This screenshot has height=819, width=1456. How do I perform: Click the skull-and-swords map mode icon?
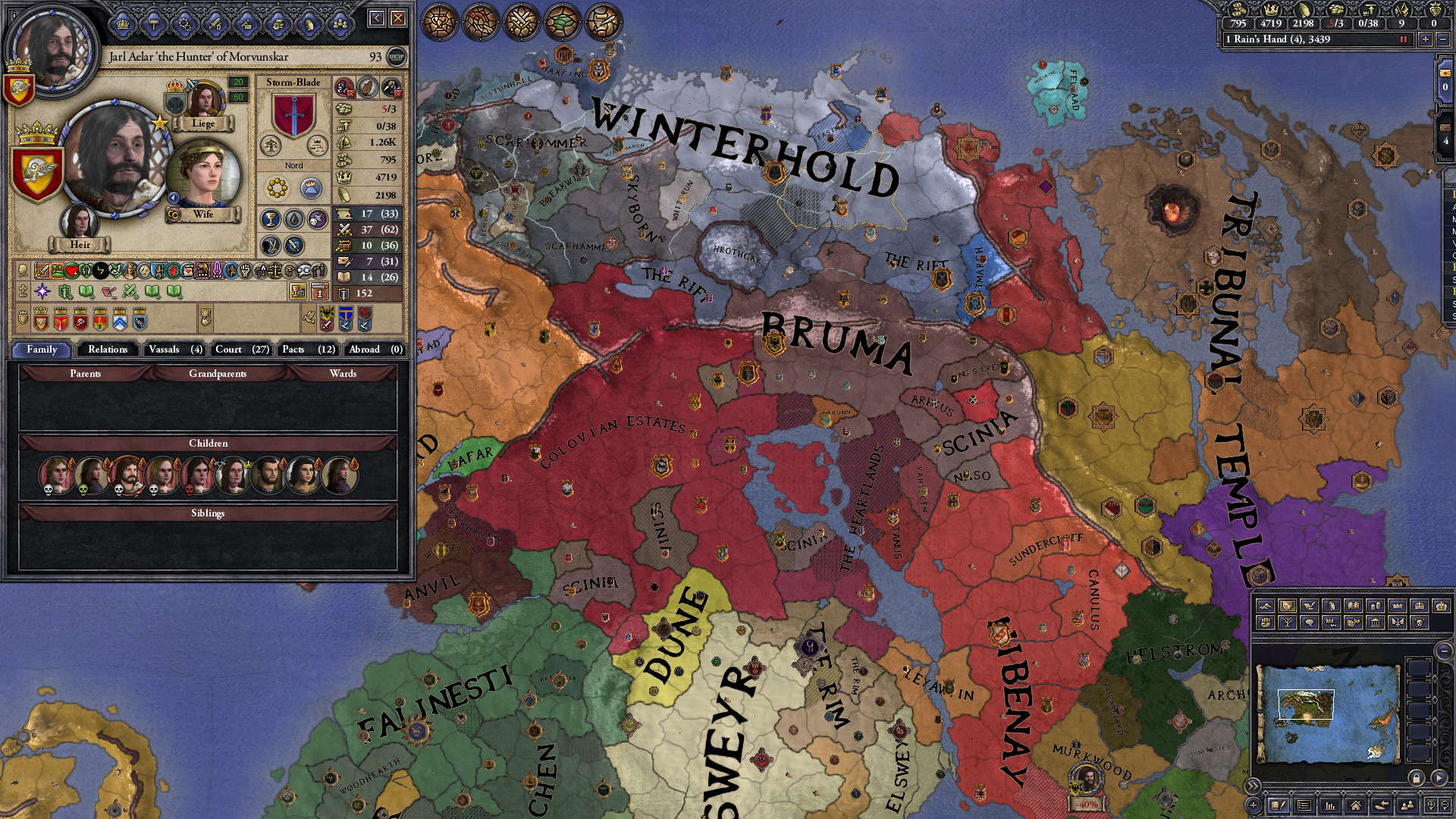(1419, 623)
